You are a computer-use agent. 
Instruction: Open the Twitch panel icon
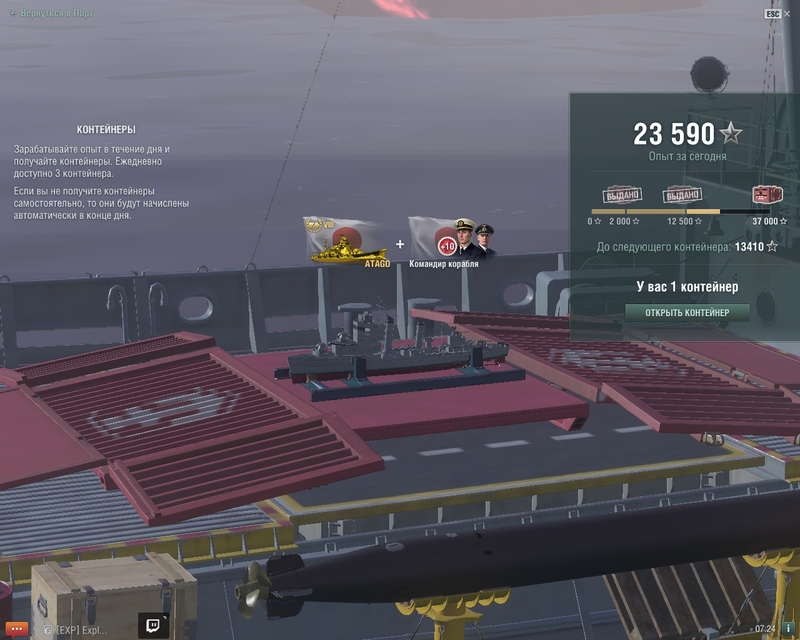[155, 627]
